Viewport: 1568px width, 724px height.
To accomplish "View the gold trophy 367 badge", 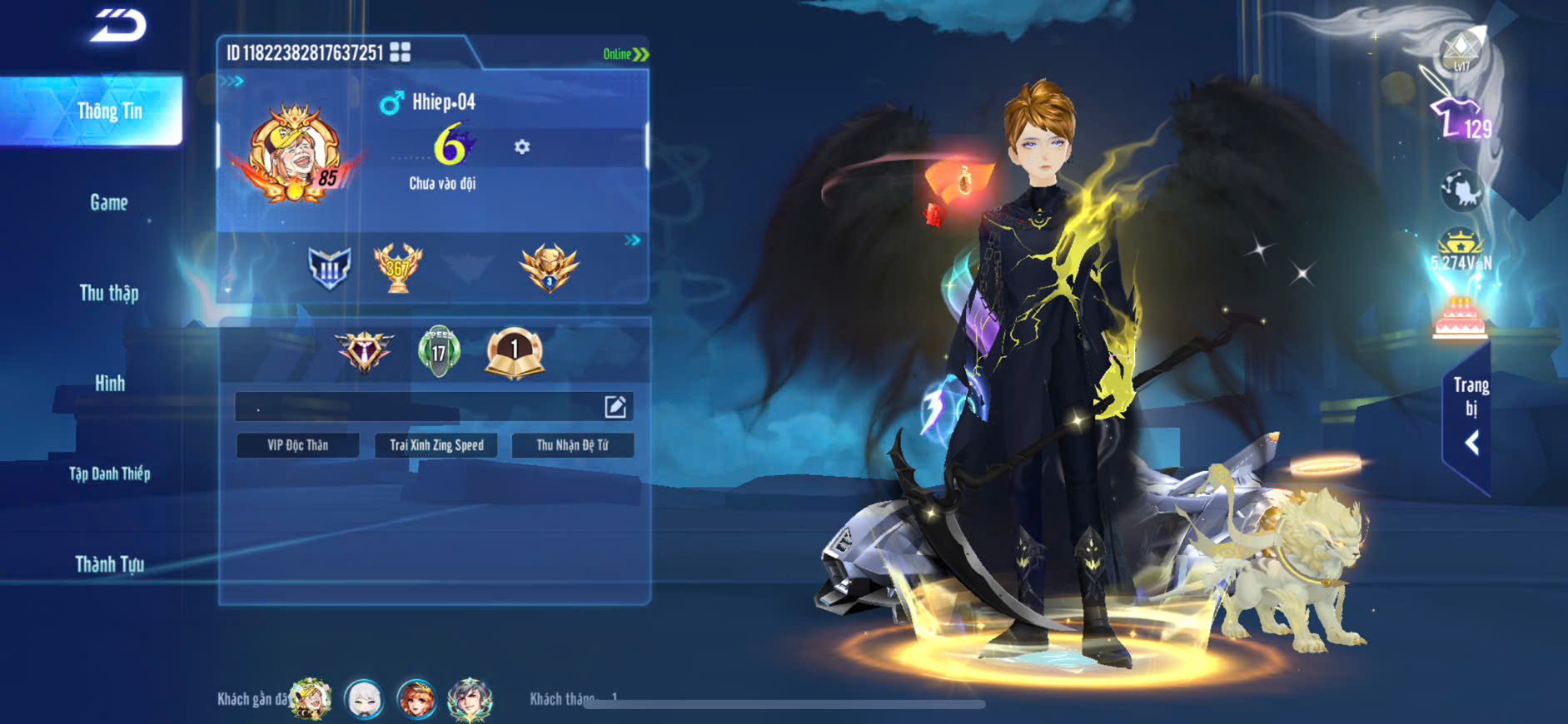I will 398,268.
